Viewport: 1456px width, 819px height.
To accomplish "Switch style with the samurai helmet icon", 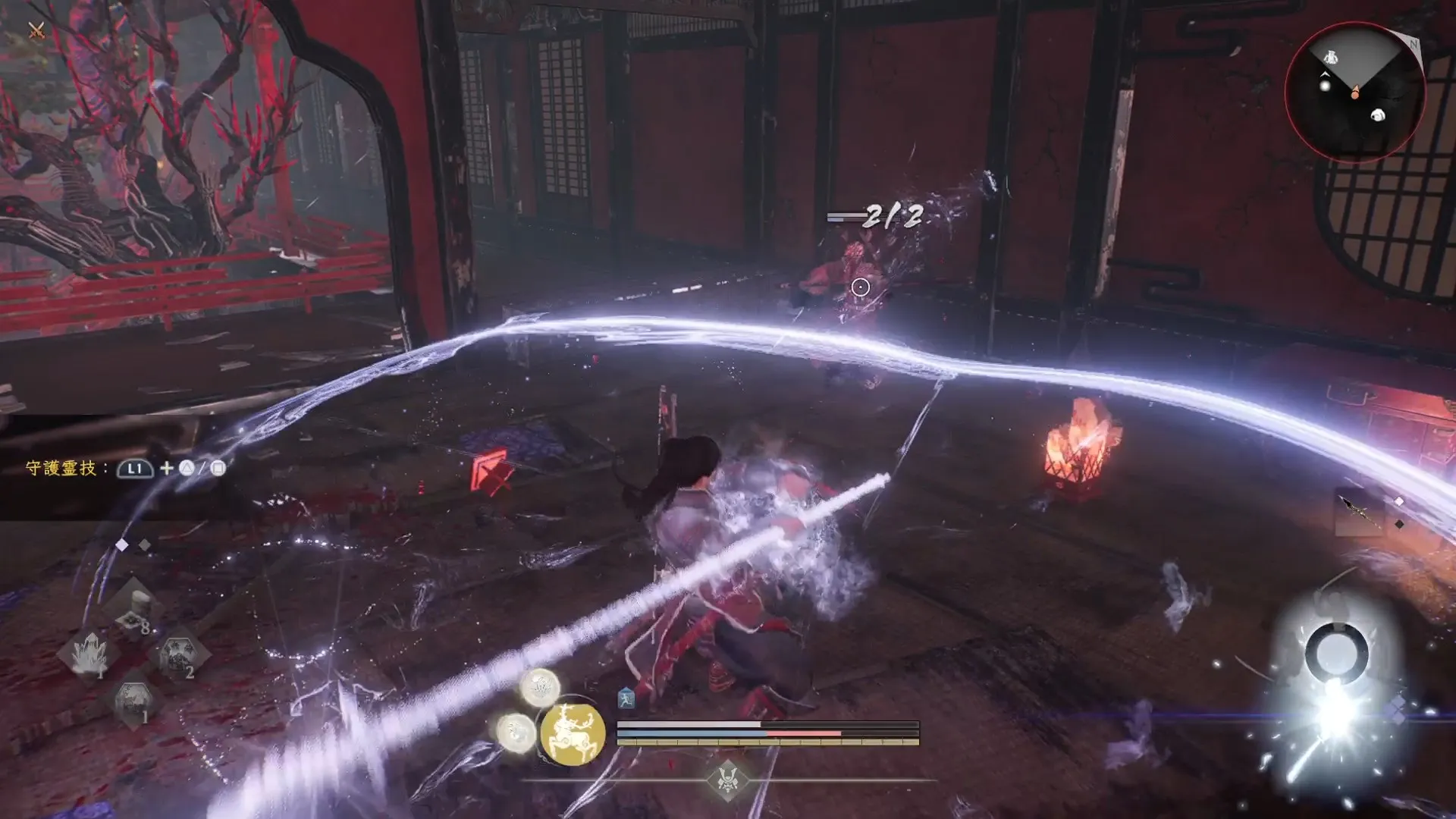I will 728,780.
